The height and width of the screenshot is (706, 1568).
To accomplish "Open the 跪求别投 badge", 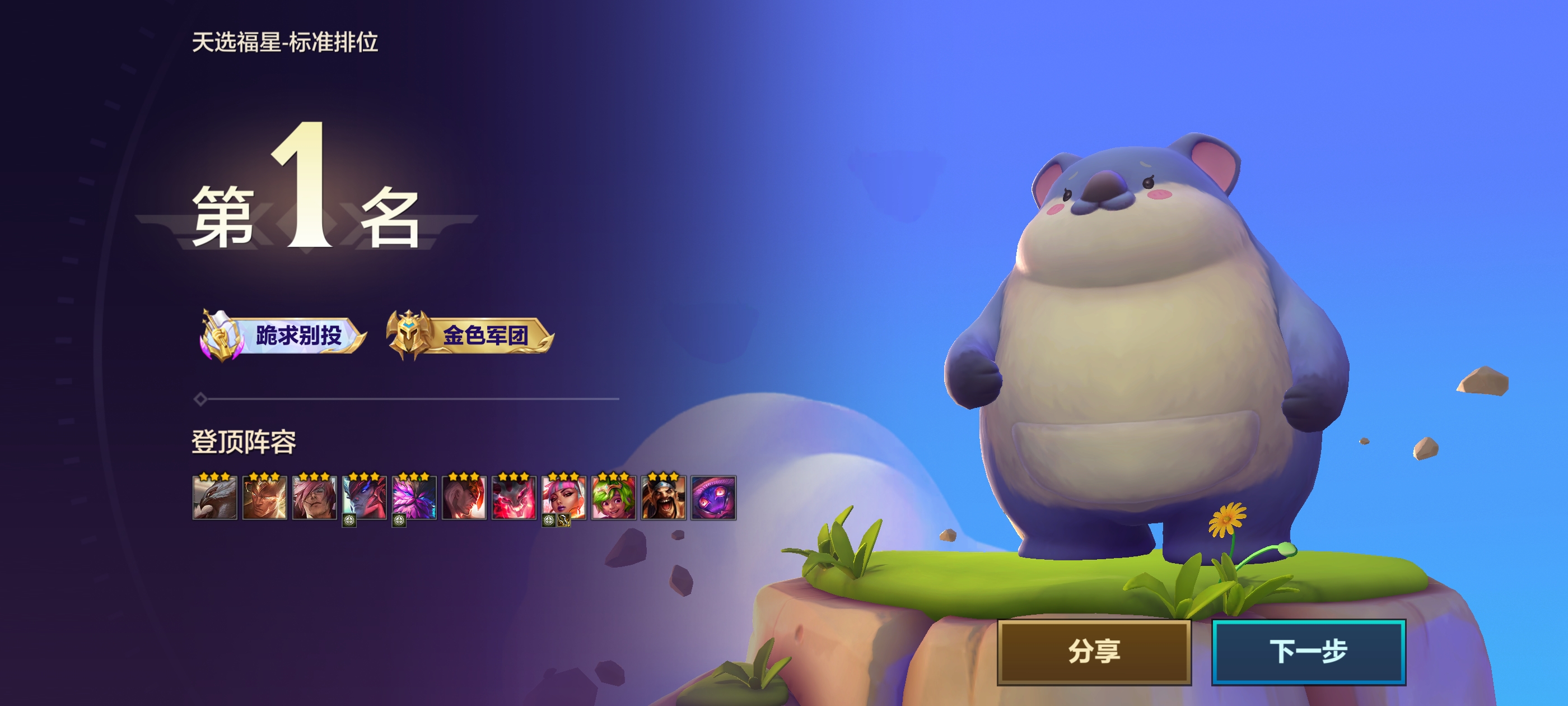I will point(284,335).
